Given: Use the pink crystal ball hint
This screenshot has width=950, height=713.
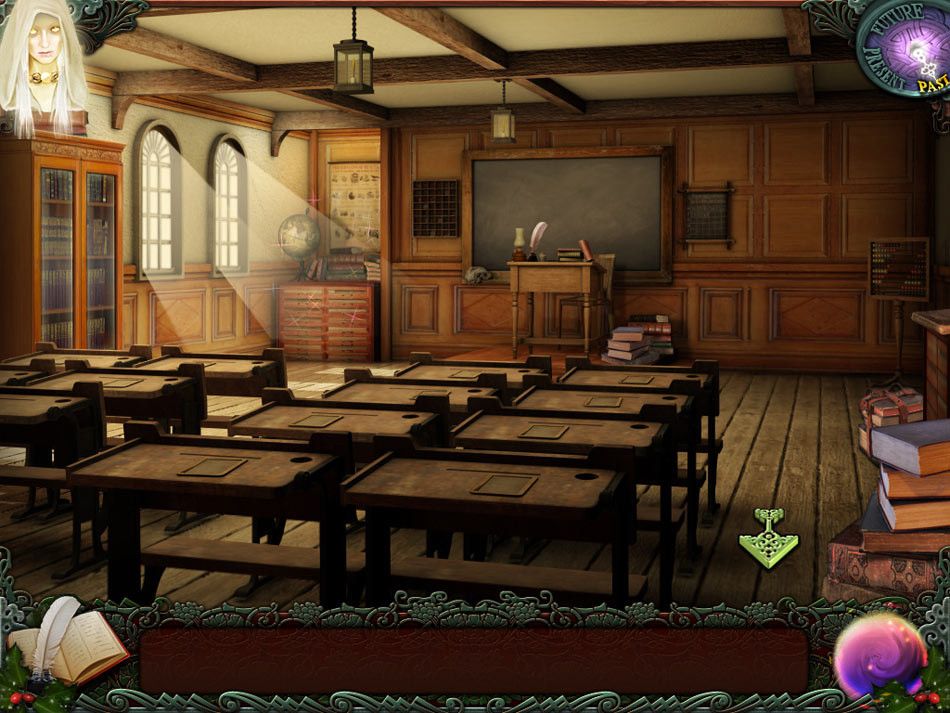Looking at the screenshot, I should pos(880,655).
